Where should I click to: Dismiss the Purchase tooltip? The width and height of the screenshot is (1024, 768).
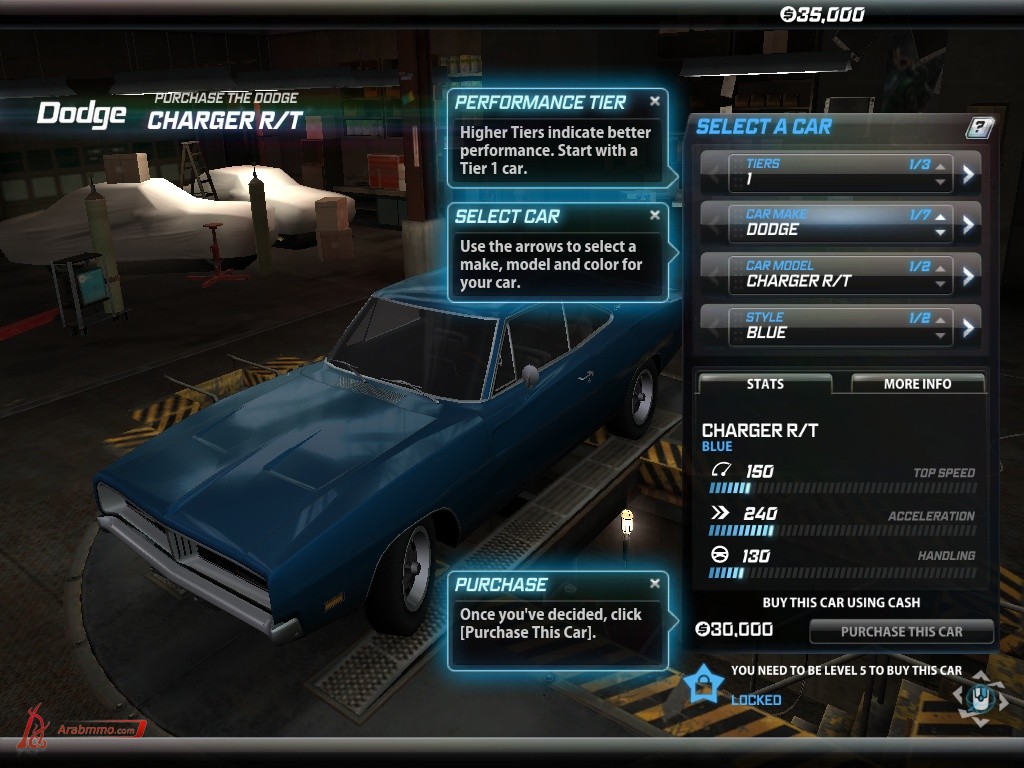[655, 583]
